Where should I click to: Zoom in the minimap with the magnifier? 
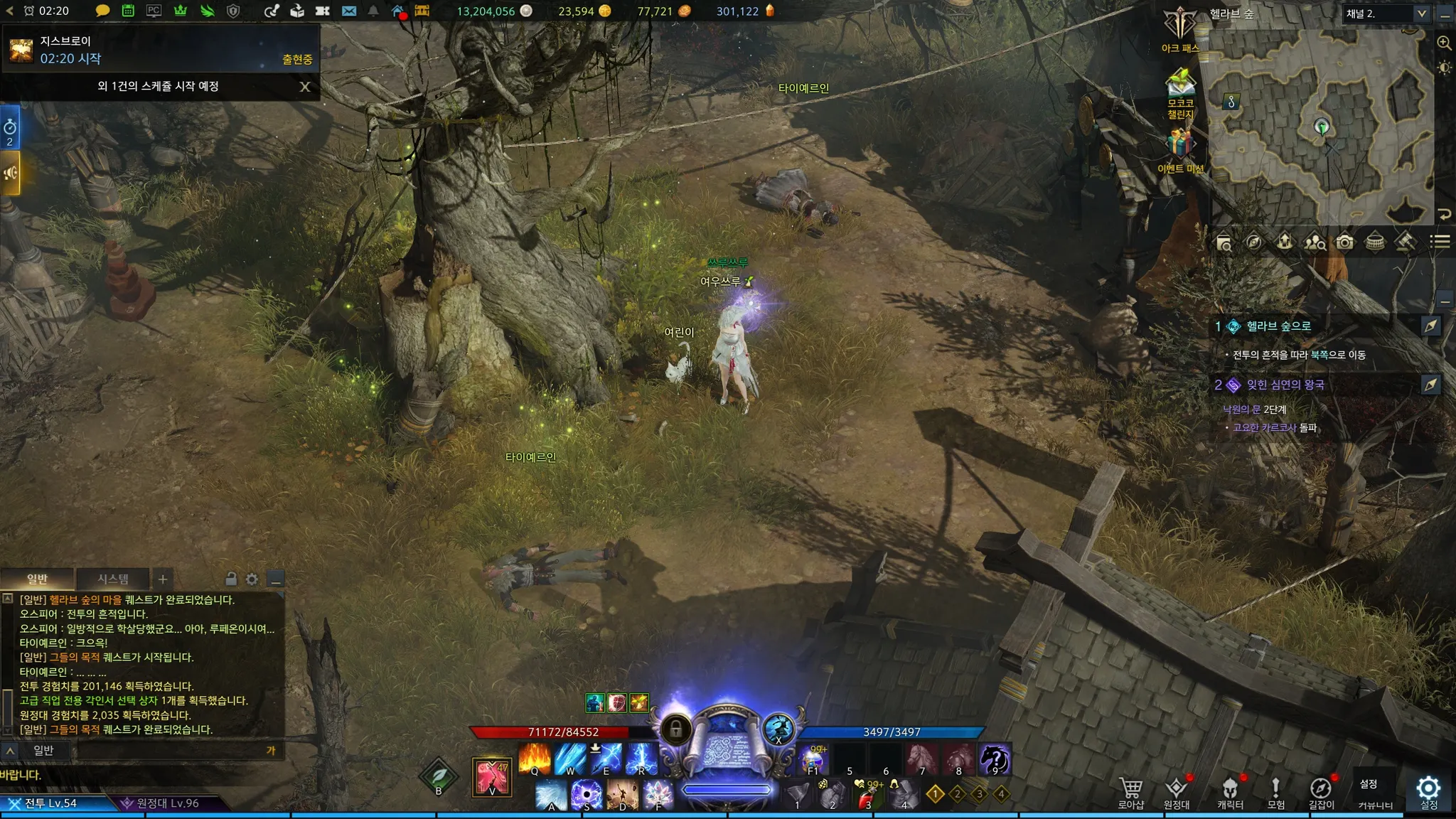coord(1444,43)
